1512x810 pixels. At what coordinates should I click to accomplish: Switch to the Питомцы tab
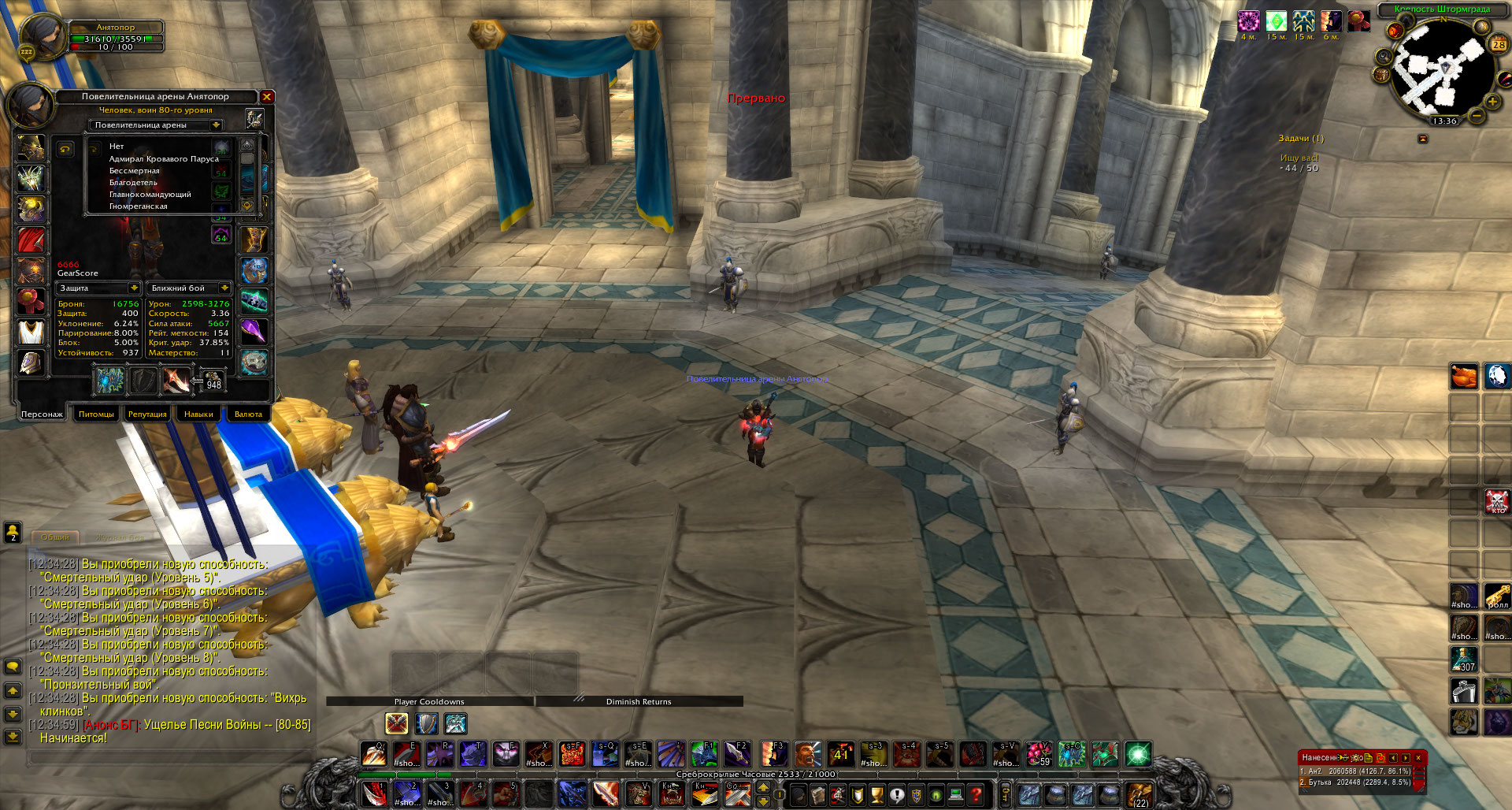[96, 414]
